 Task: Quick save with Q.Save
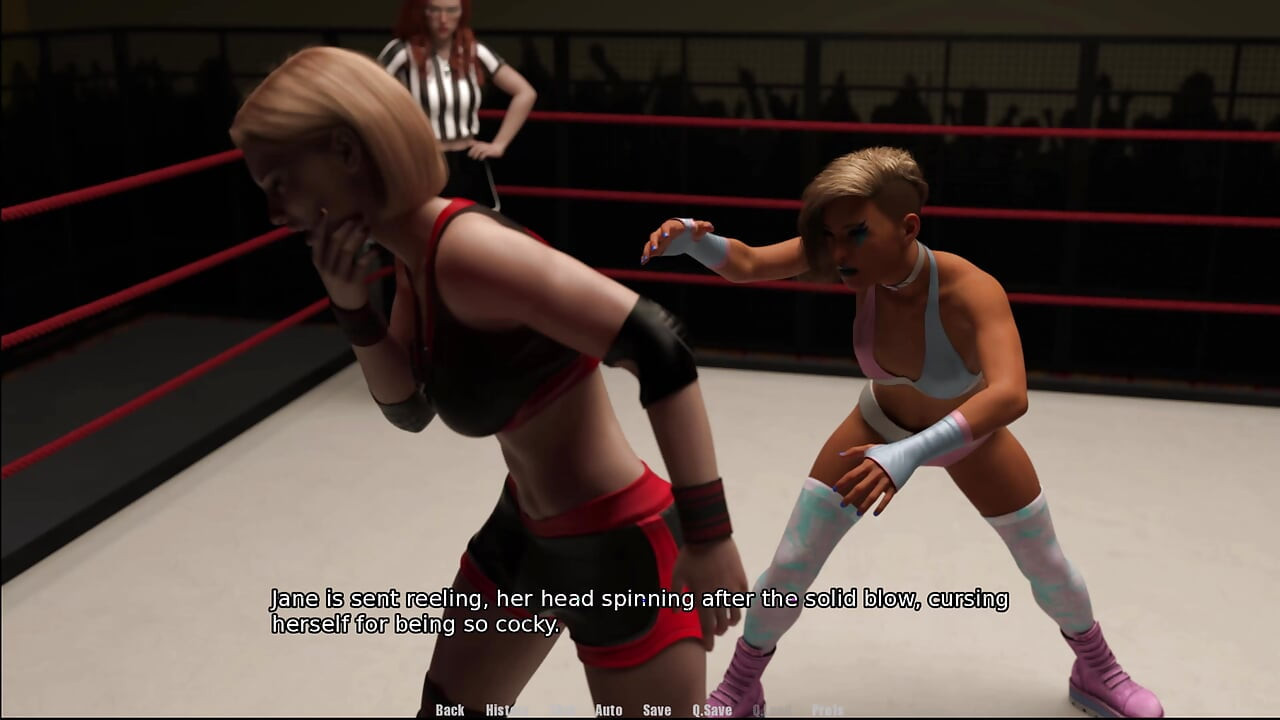coord(712,710)
